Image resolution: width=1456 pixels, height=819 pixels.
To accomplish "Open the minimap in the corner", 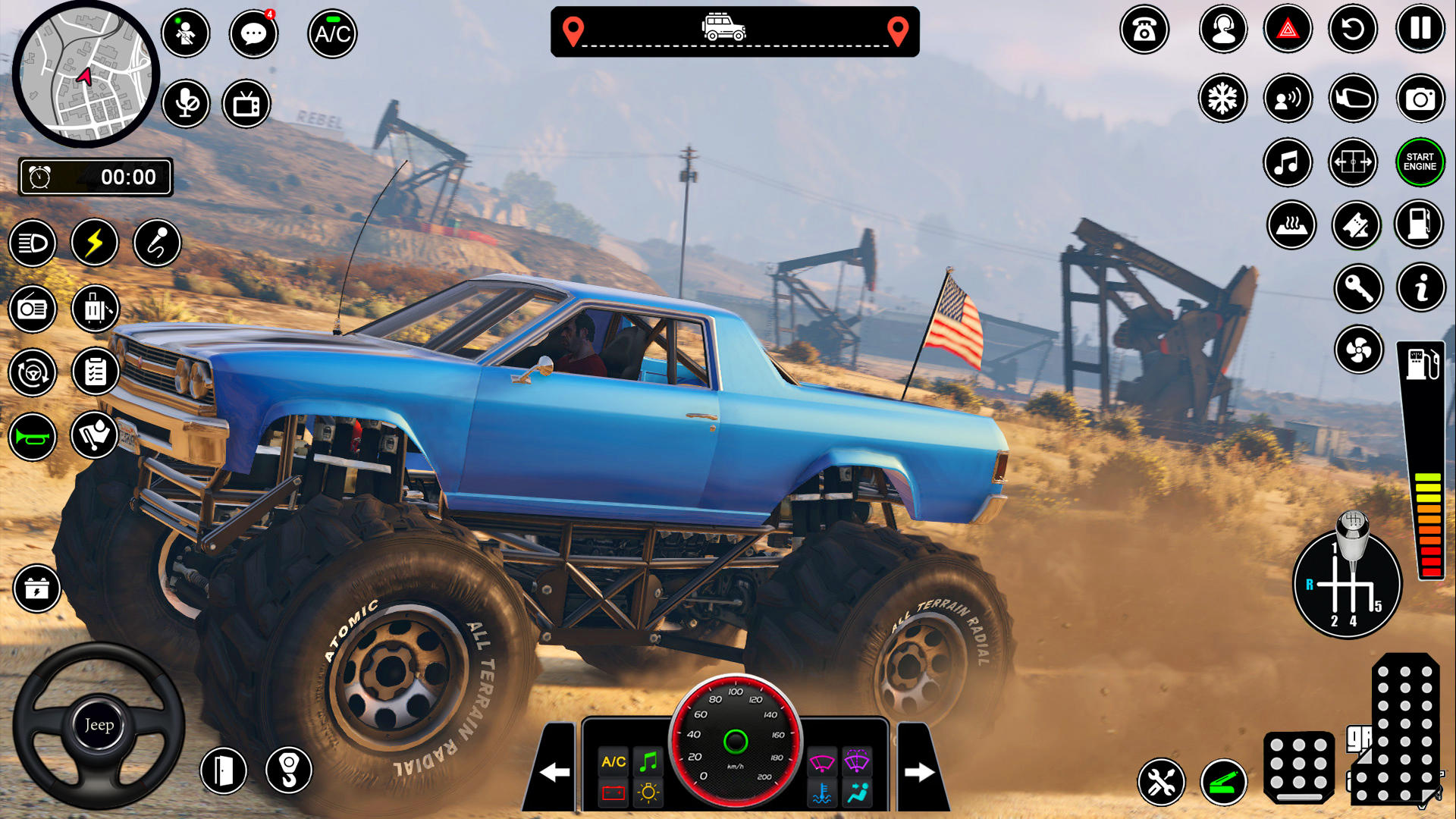I will tap(83, 72).
